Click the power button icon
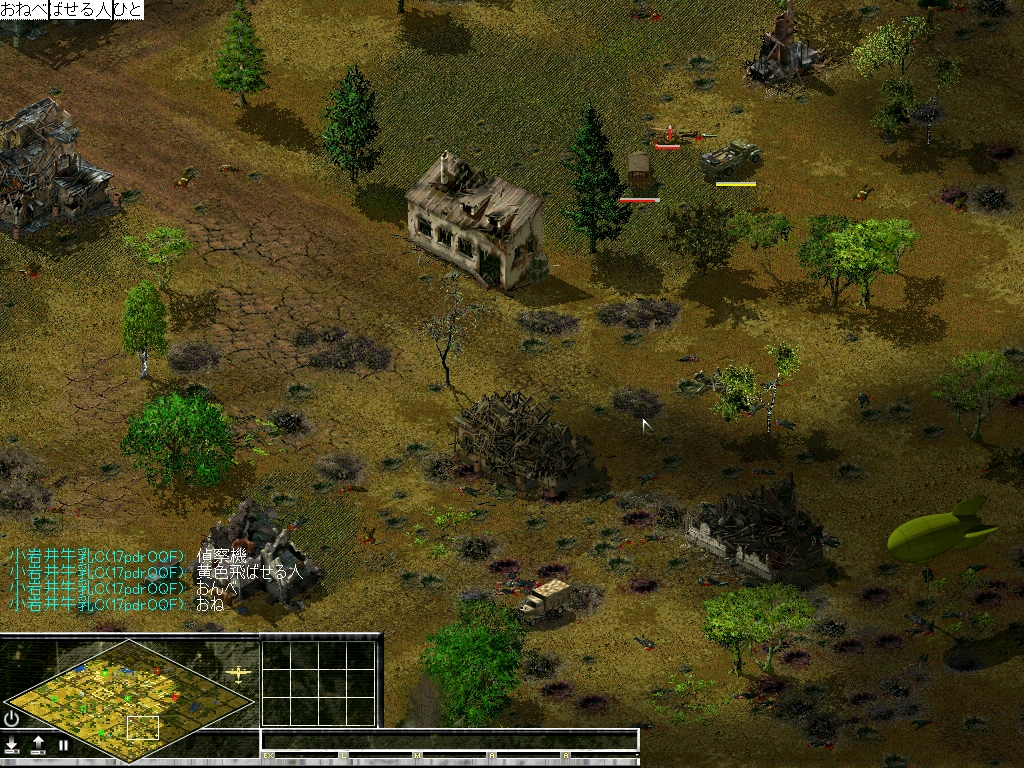The width and height of the screenshot is (1024, 768). tap(12, 718)
